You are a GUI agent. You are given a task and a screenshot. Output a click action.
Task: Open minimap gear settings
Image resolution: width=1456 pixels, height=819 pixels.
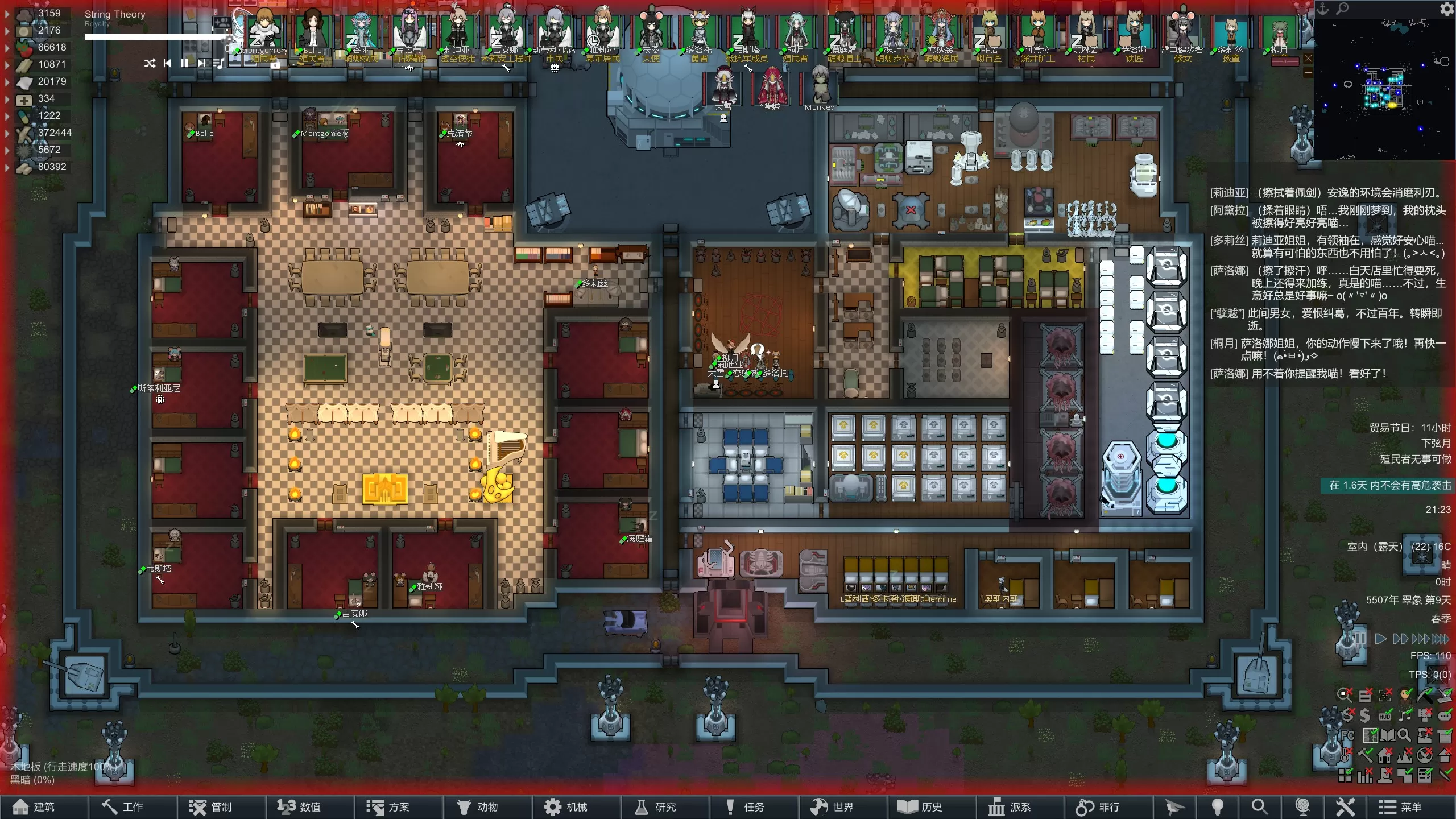[x=1446, y=9]
